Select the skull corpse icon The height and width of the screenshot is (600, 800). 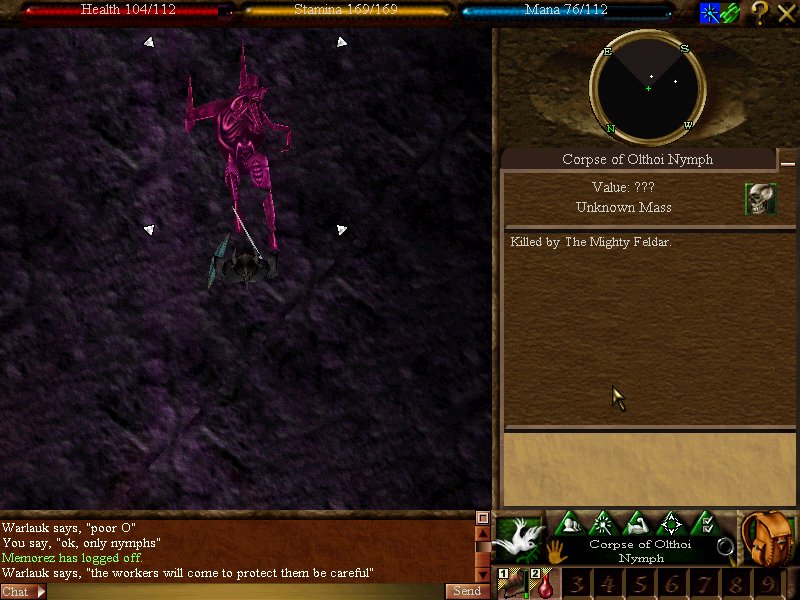[x=760, y=198]
